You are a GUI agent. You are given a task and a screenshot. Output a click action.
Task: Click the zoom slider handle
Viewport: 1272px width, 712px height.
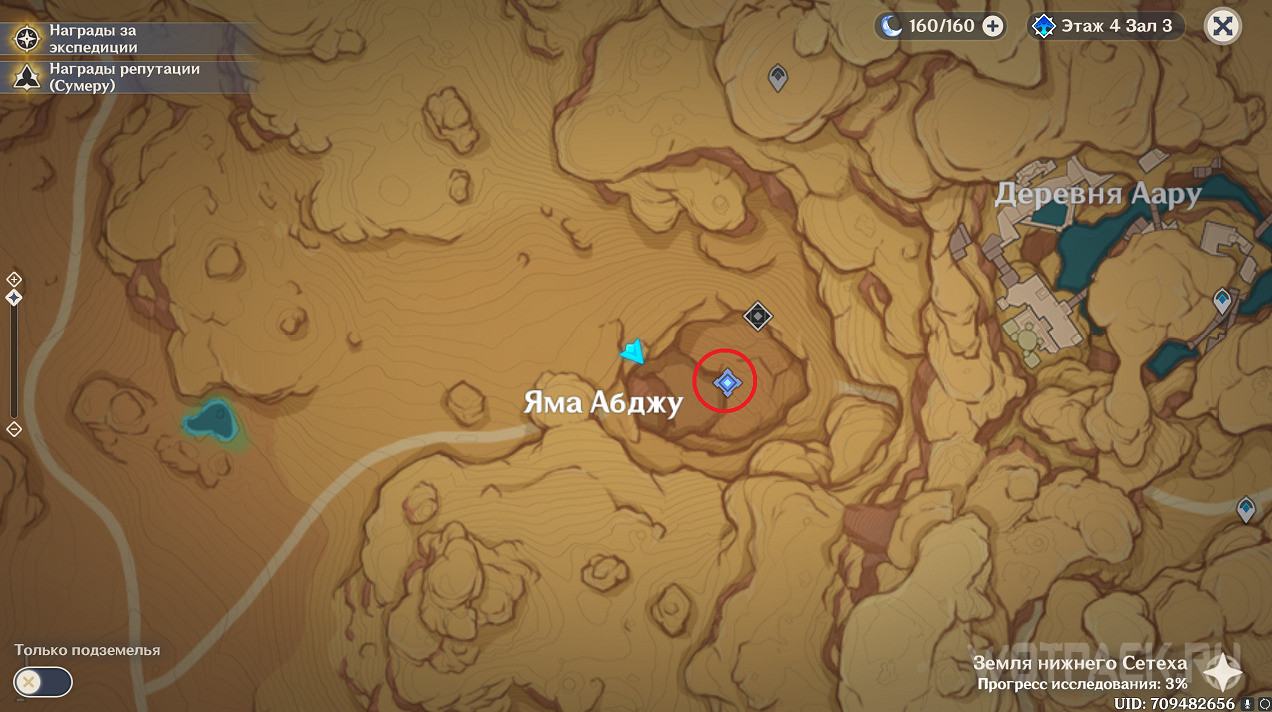point(14,298)
